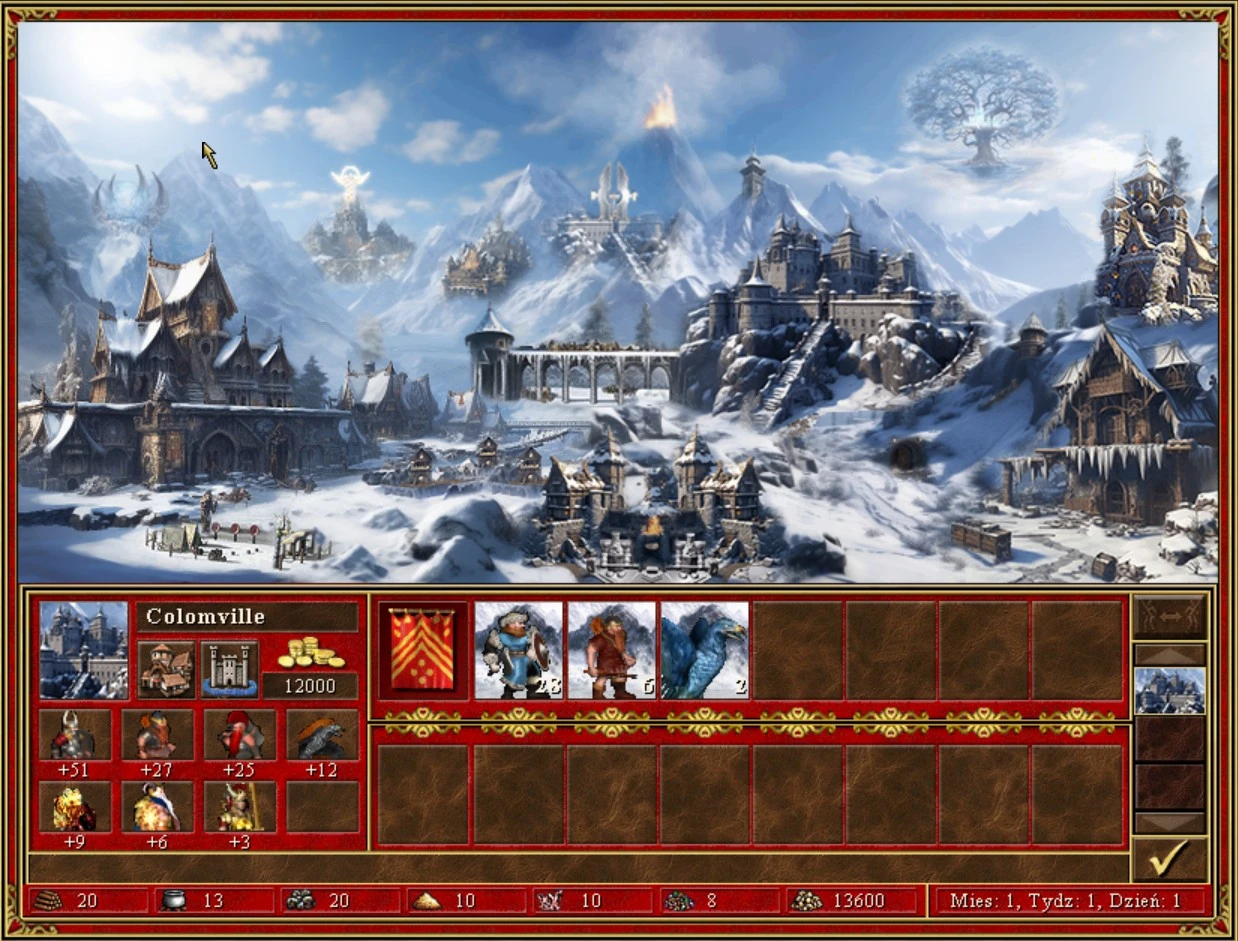Select the blue-armored dwarf stack of 28

click(x=518, y=649)
